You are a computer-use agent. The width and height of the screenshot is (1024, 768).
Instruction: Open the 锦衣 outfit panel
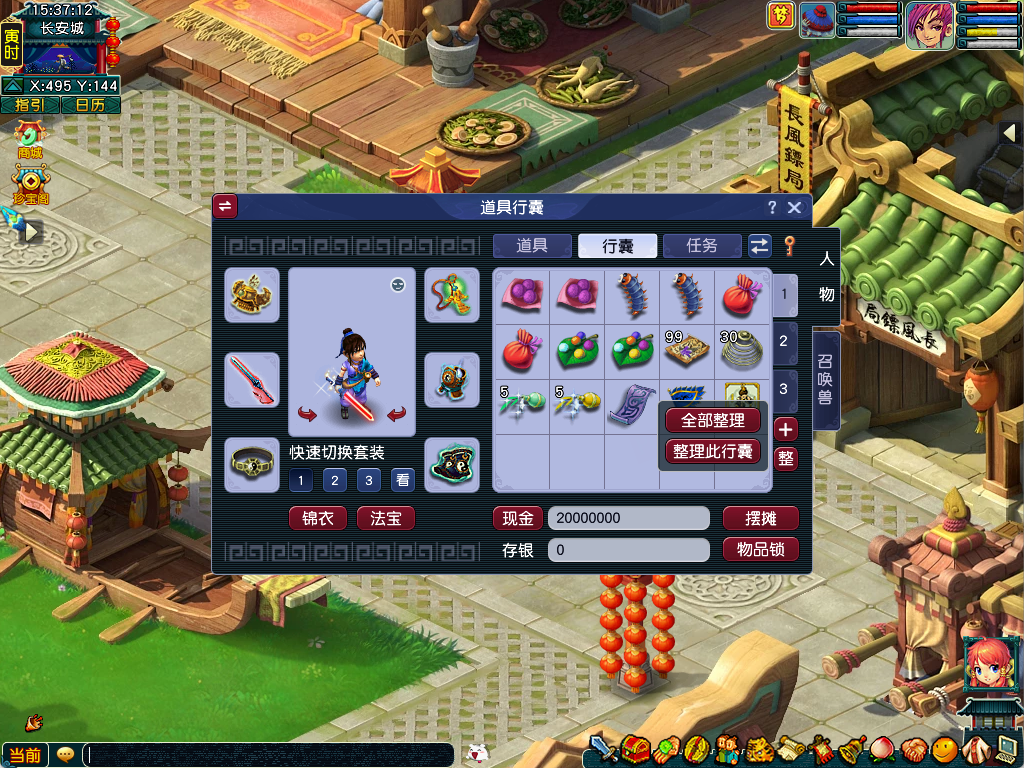(x=318, y=519)
